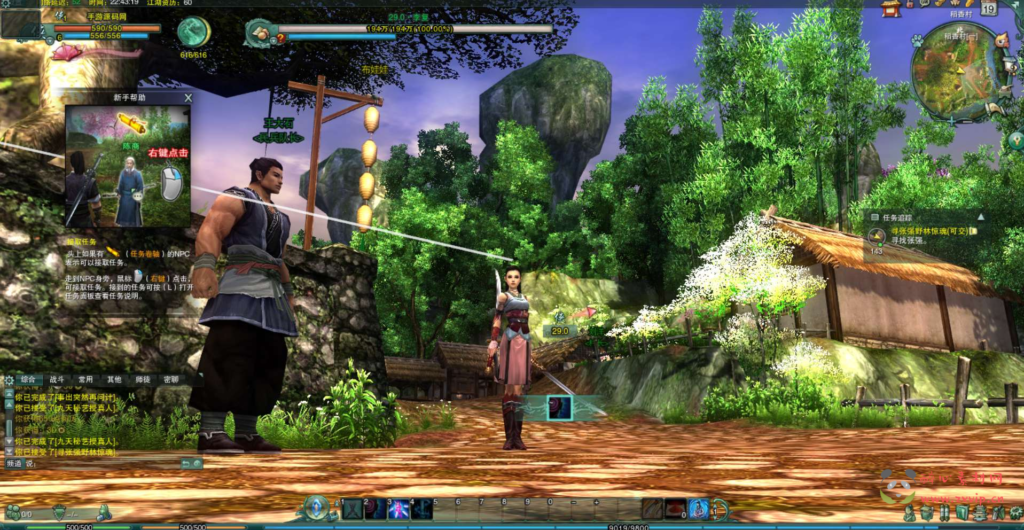Select the 师徒 chat tab
This screenshot has width=1024, height=530.
[143, 380]
